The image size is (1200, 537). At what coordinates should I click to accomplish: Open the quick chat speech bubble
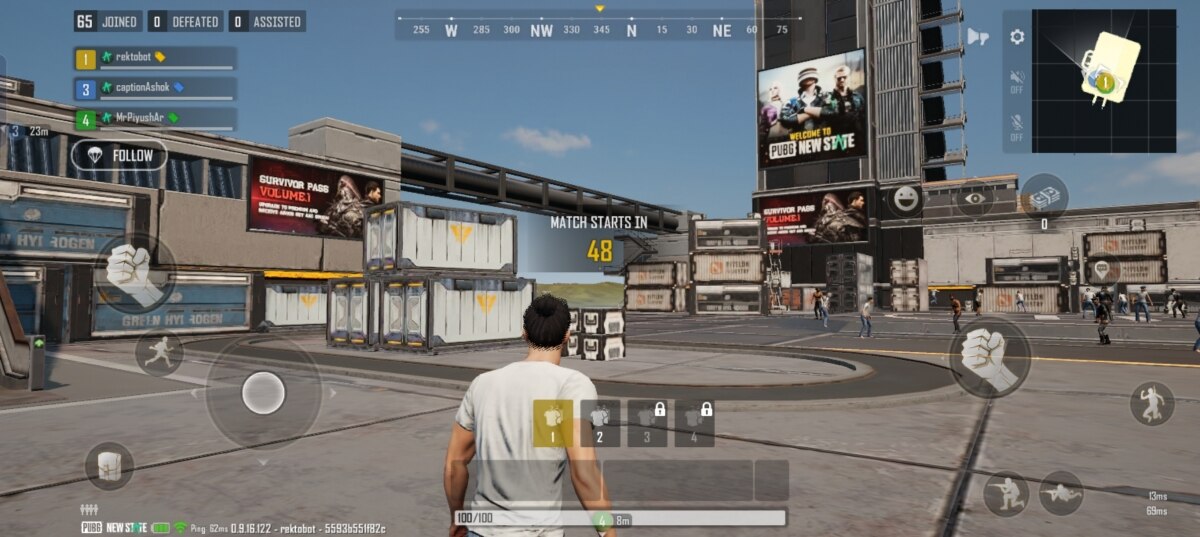click(1101, 269)
